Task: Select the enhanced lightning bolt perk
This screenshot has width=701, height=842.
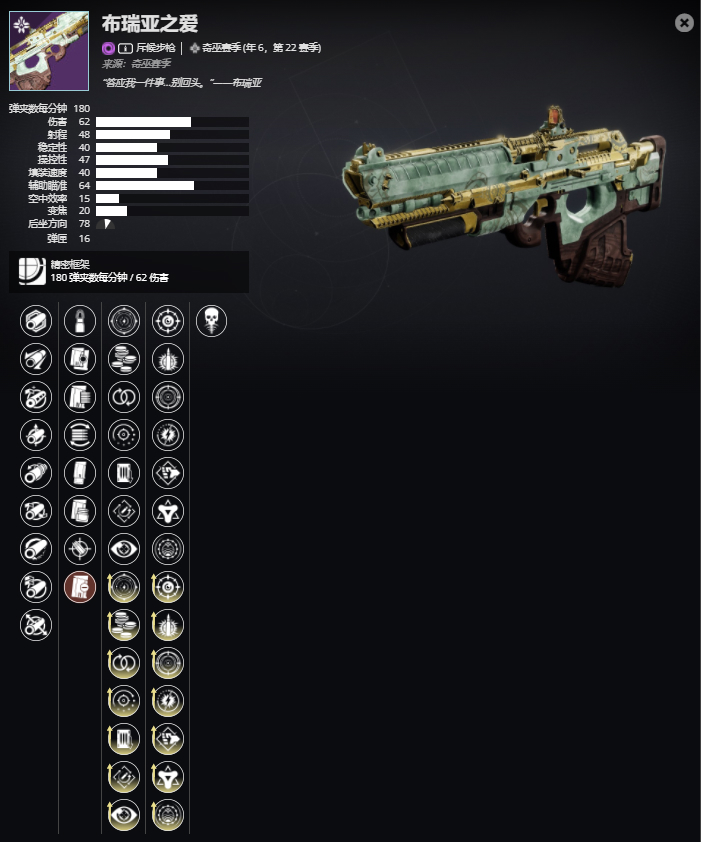Action: 168,701
